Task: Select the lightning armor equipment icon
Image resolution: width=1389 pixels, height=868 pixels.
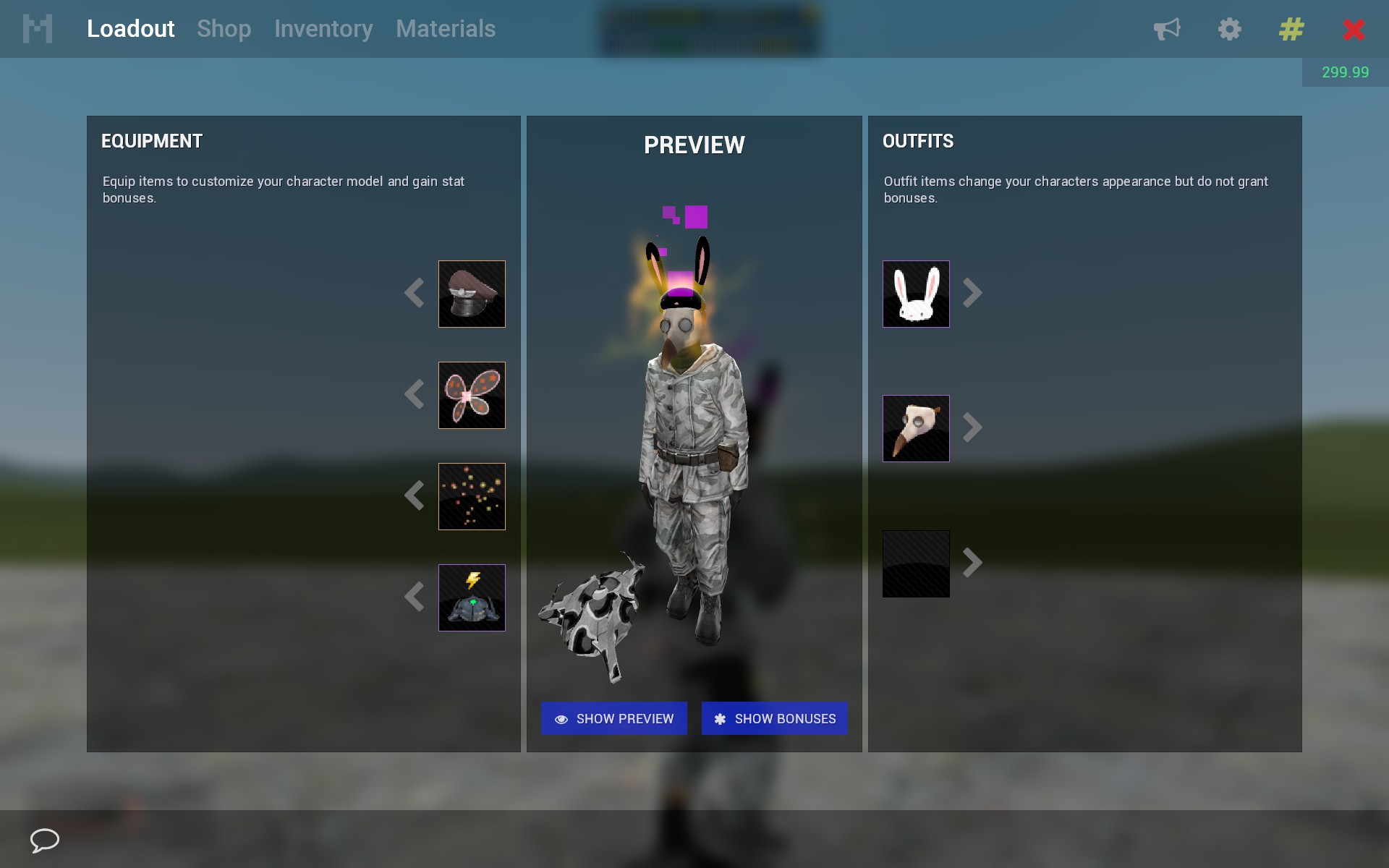Action: click(472, 597)
